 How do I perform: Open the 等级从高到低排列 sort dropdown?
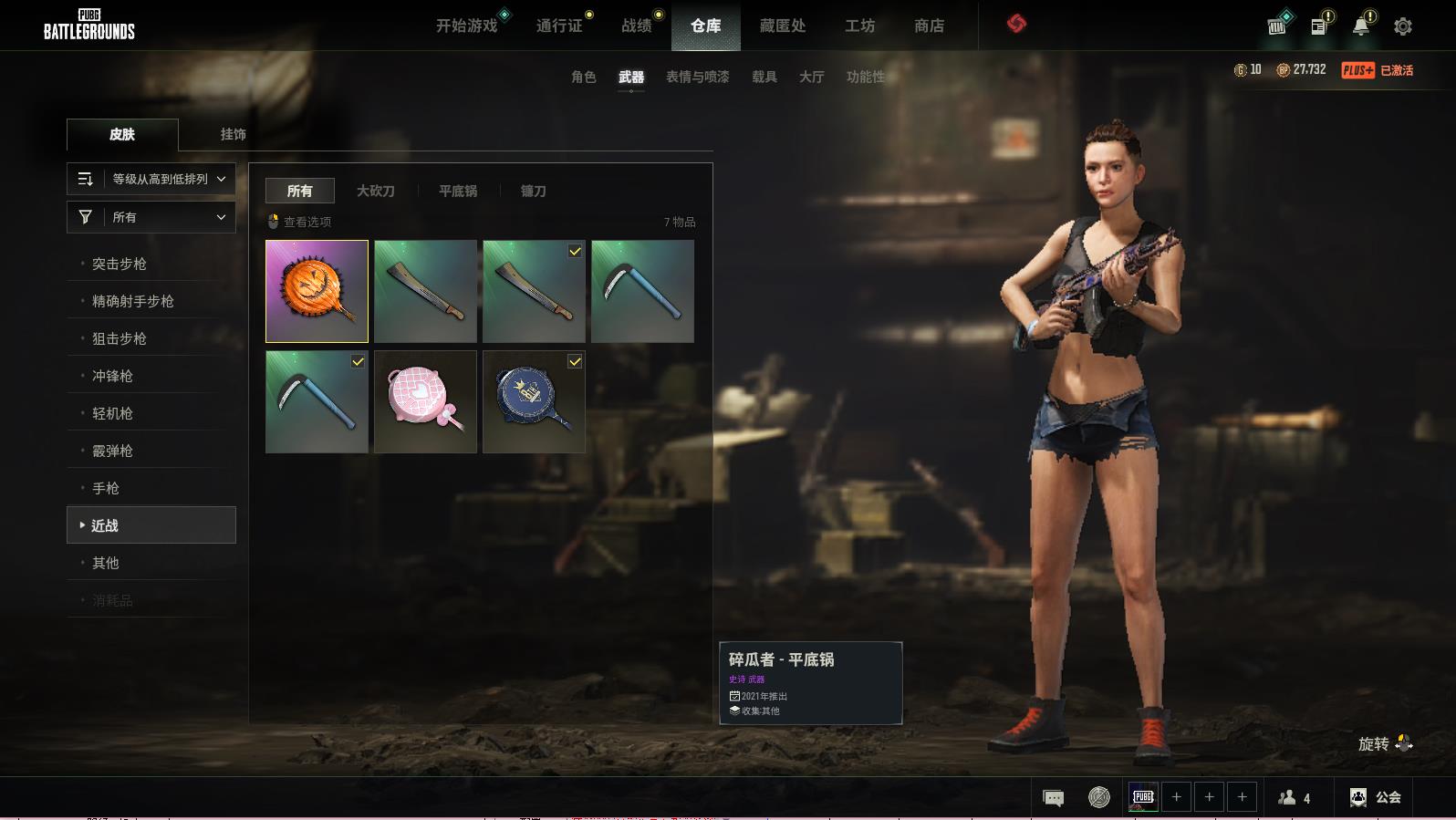(151, 179)
